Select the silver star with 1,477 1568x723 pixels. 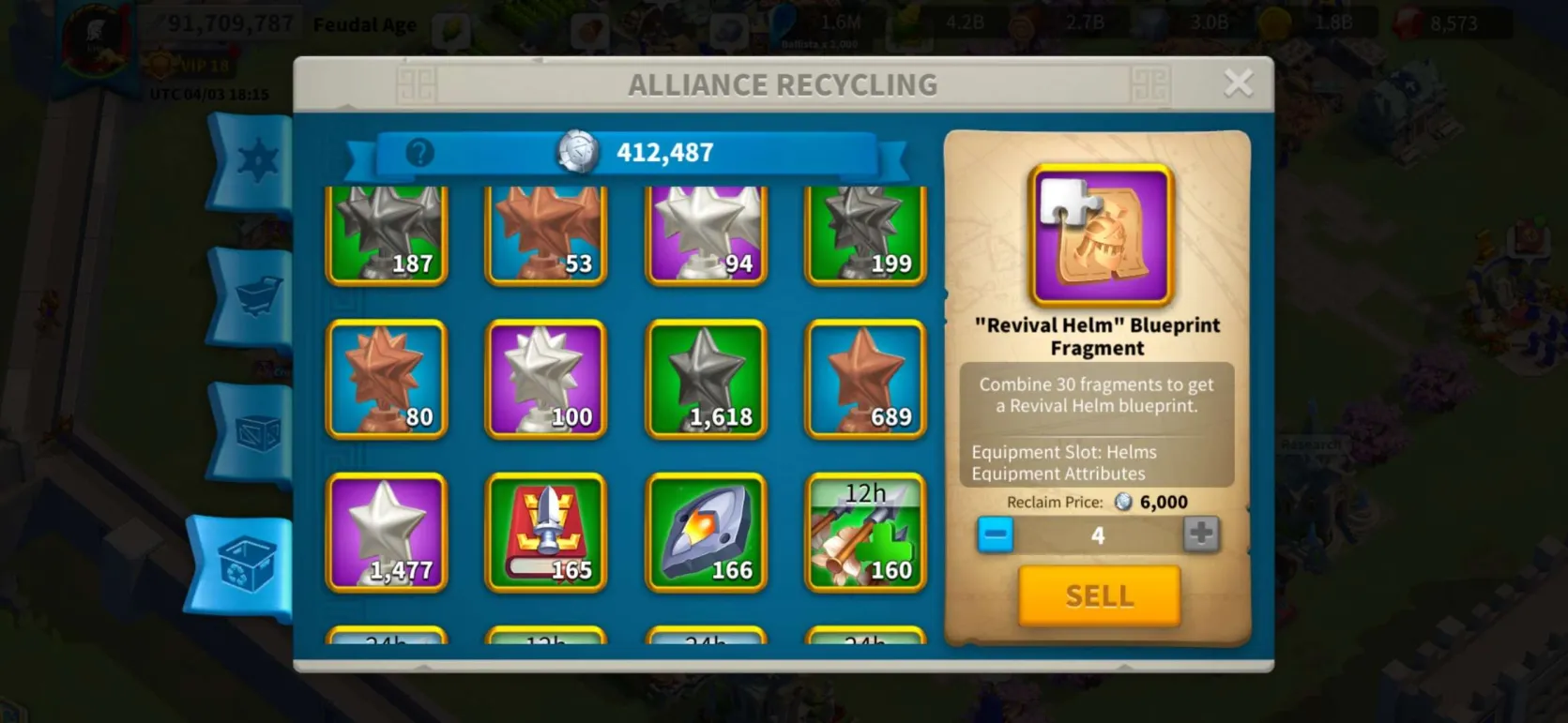tap(387, 533)
